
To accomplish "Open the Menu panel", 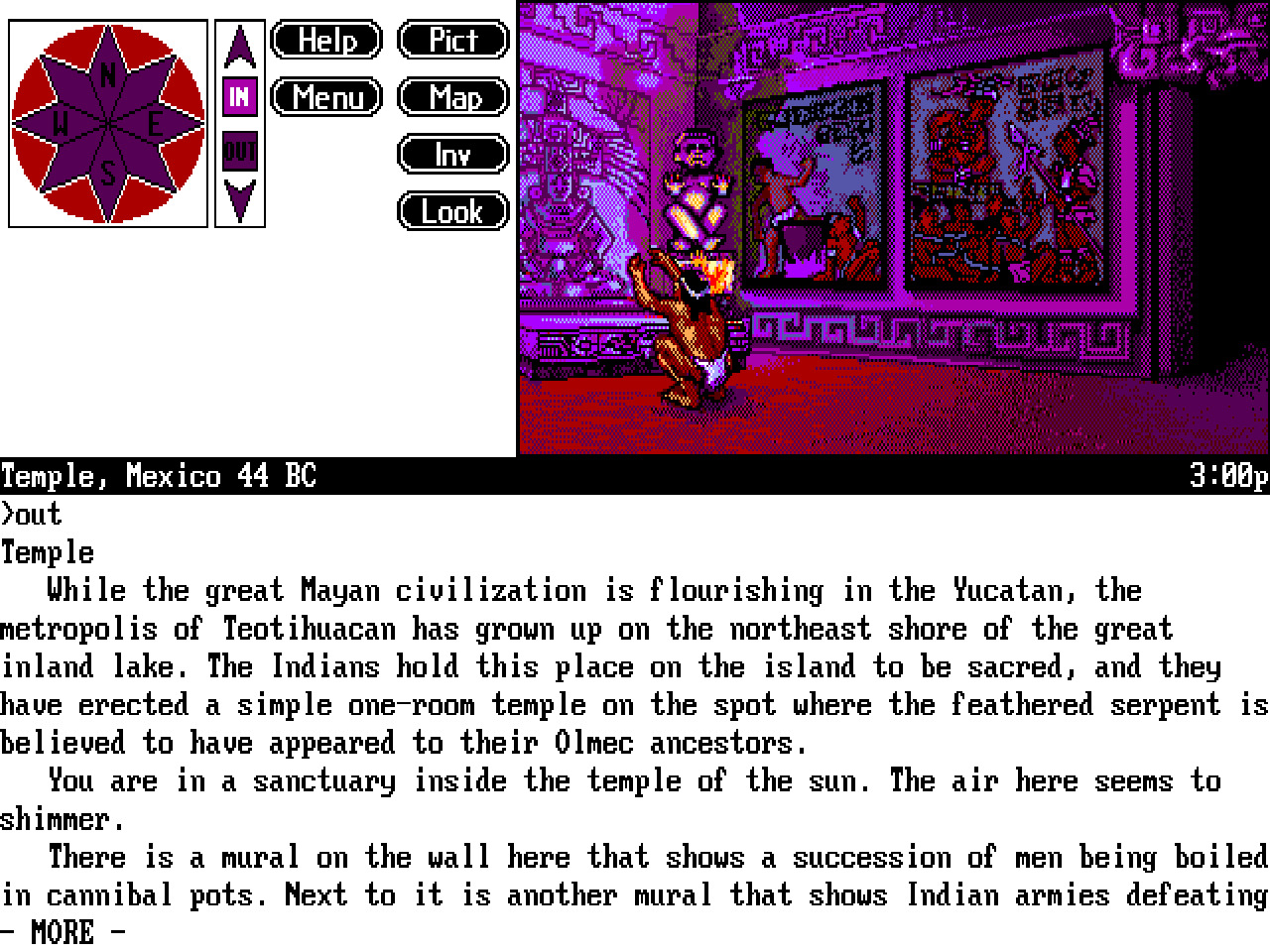I will 325,97.
